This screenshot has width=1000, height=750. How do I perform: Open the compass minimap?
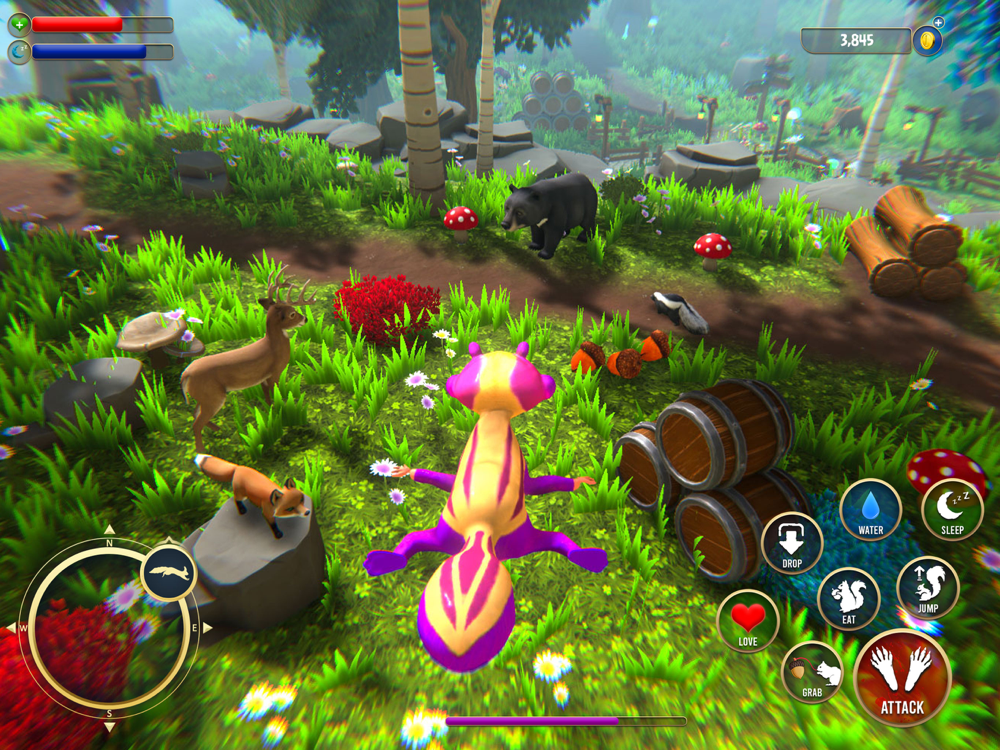(108, 629)
